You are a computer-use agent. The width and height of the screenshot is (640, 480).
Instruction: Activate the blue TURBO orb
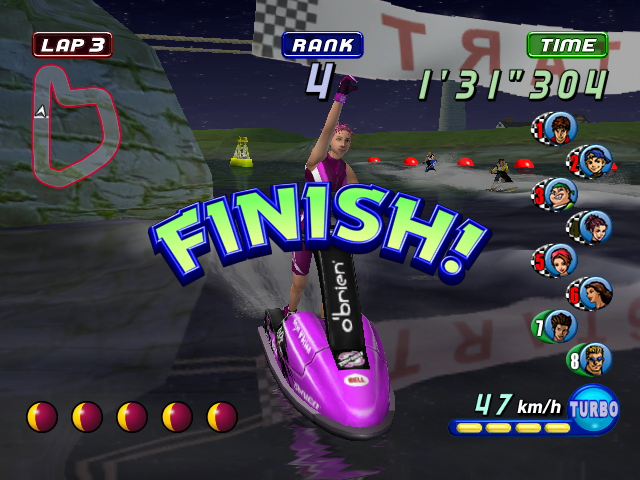tap(594, 408)
